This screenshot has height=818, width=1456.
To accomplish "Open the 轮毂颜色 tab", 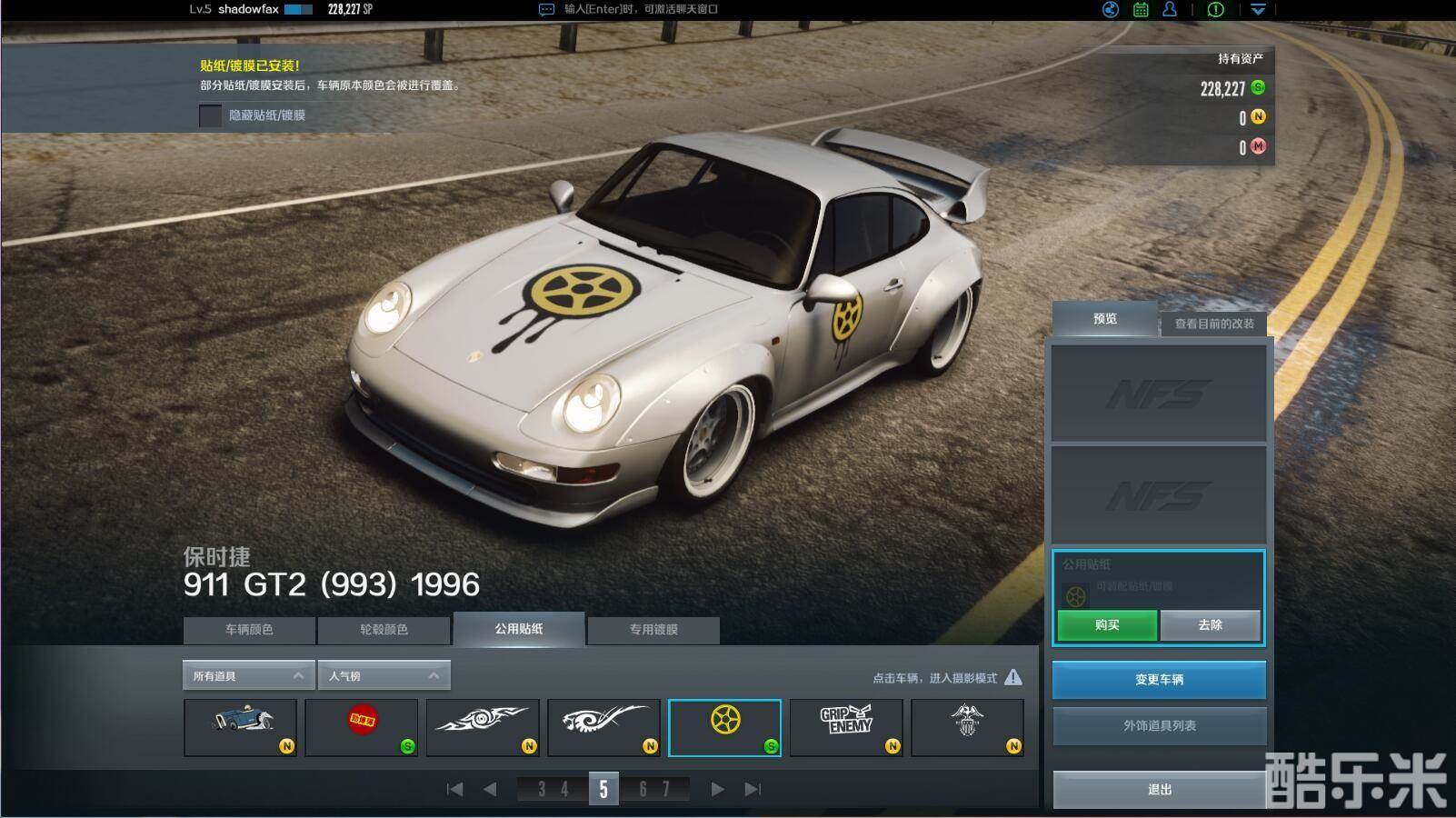I will (x=384, y=629).
